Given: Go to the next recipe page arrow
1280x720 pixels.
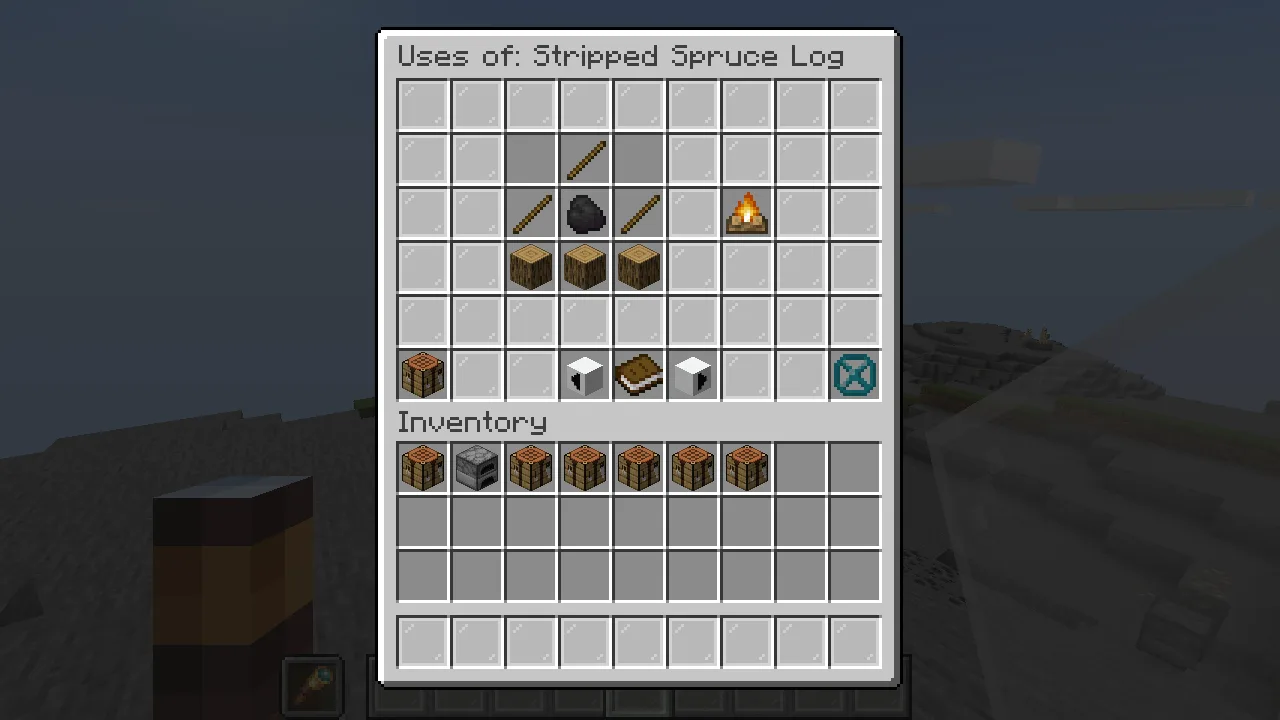Looking at the screenshot, I should pos(693,376).
